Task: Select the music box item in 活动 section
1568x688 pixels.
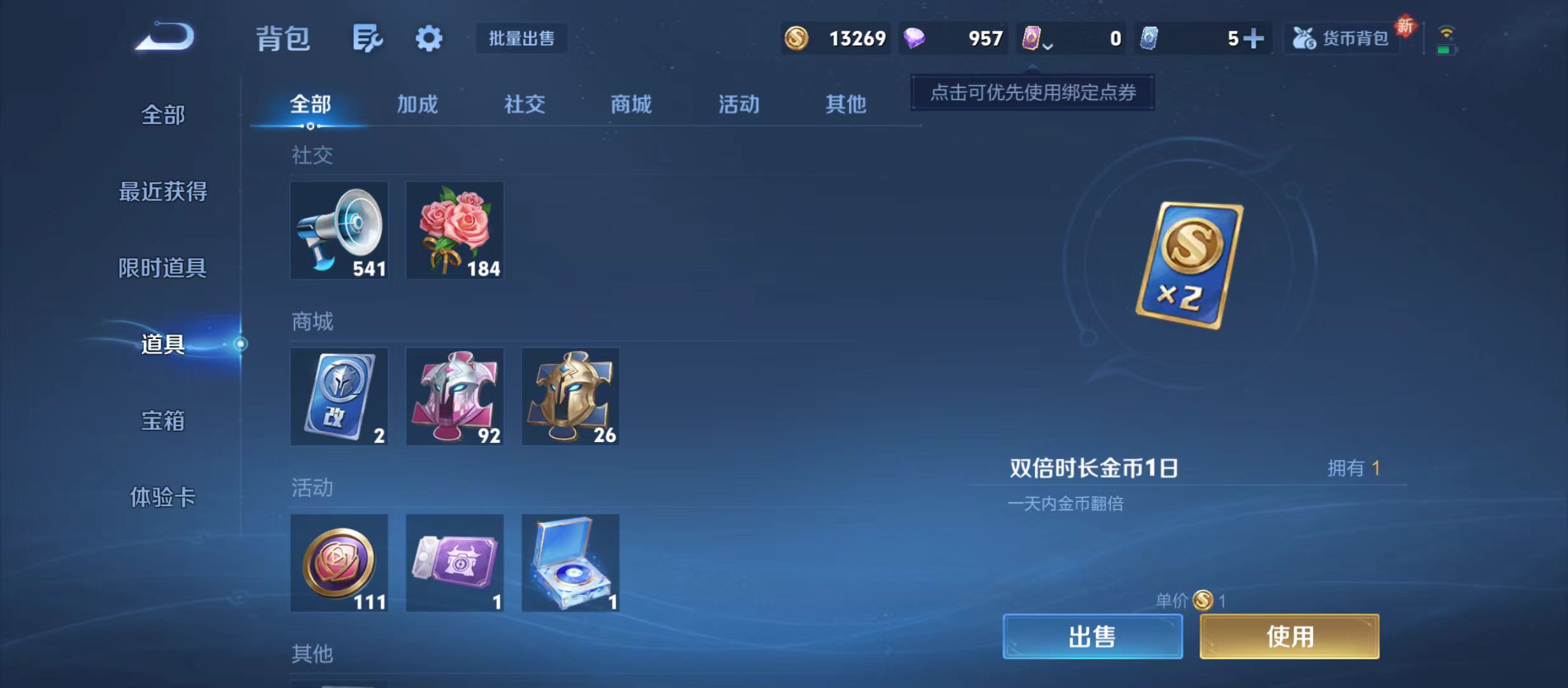Action: (570, 563)
